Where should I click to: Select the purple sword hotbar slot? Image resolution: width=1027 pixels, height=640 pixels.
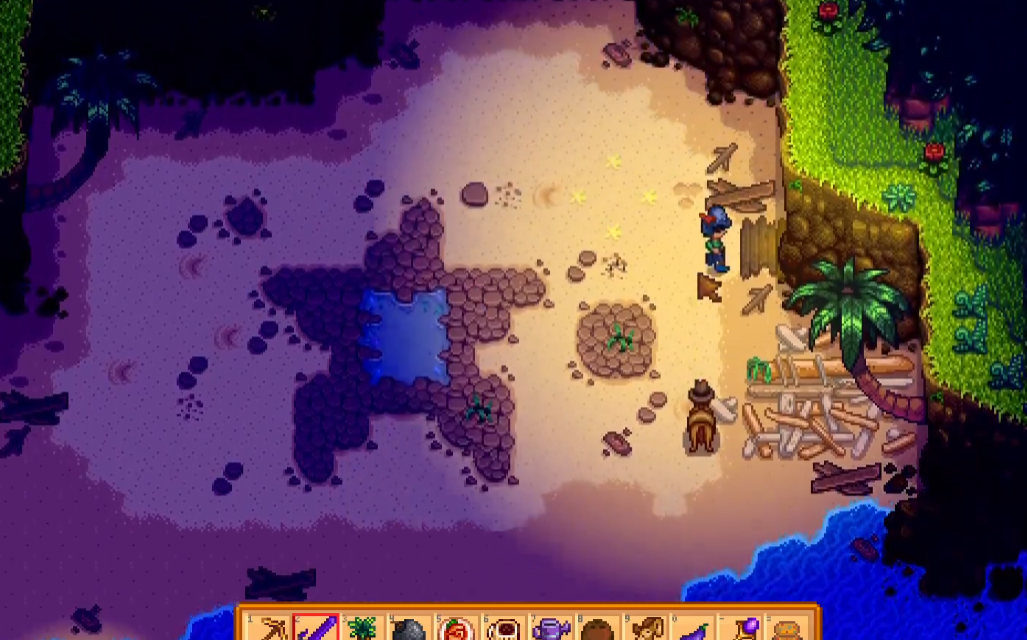click(x=316, y=628)
